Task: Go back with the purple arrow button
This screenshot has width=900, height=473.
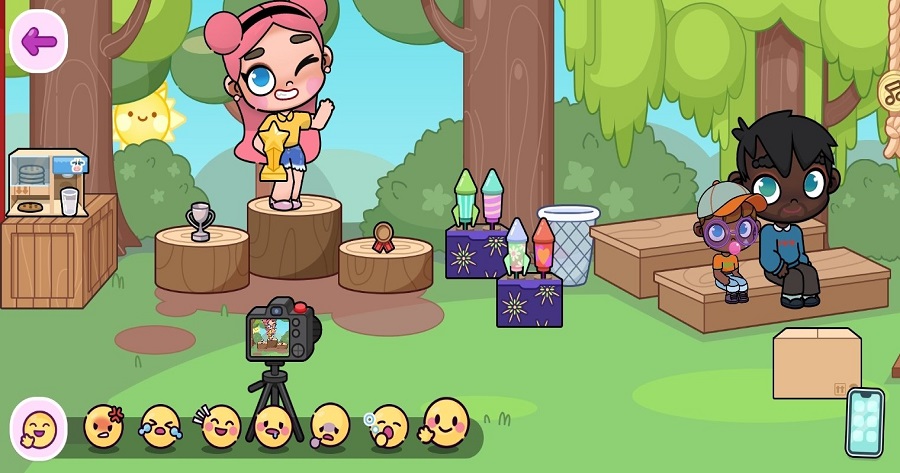Action: pos(38,41)
